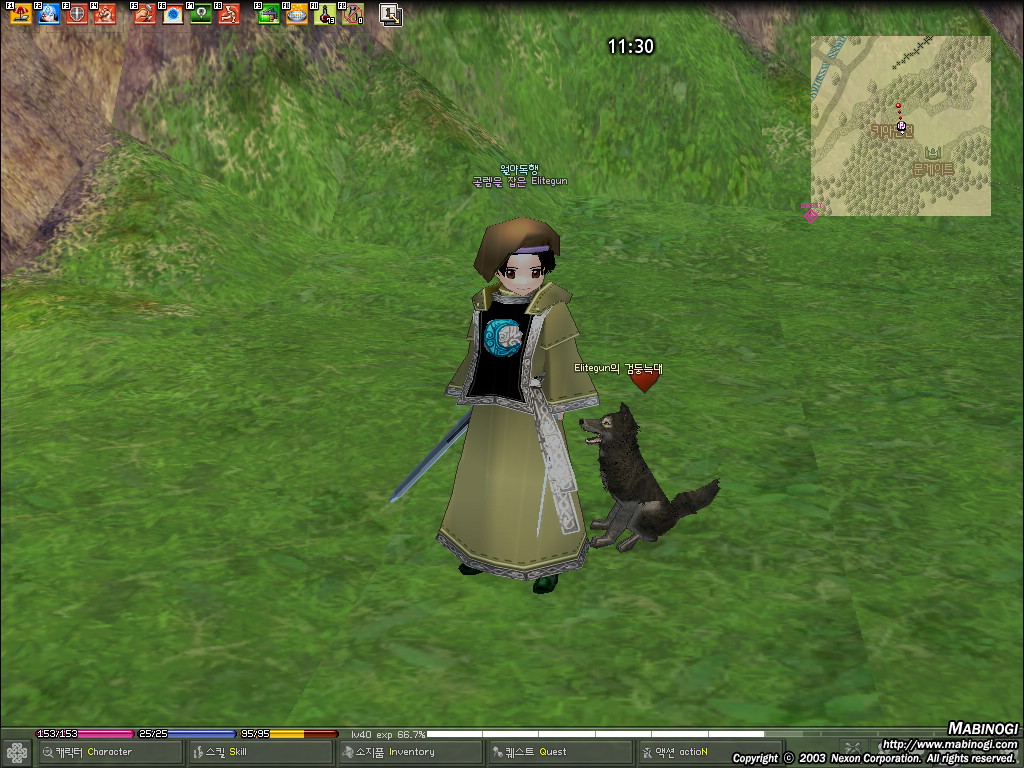Use the F2 blue-haired character skill
Viewport: 1024px width, 768px height.
click(x=49, y=14)
